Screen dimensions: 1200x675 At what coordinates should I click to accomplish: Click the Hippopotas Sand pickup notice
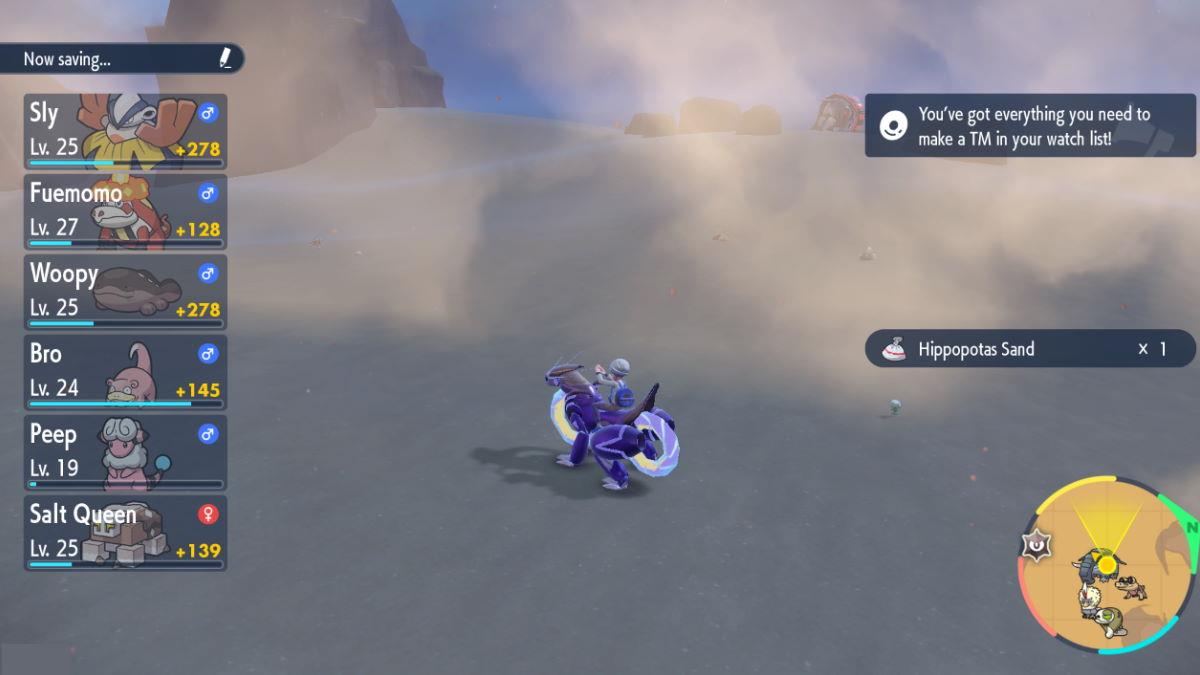[x=1030, y=349]
